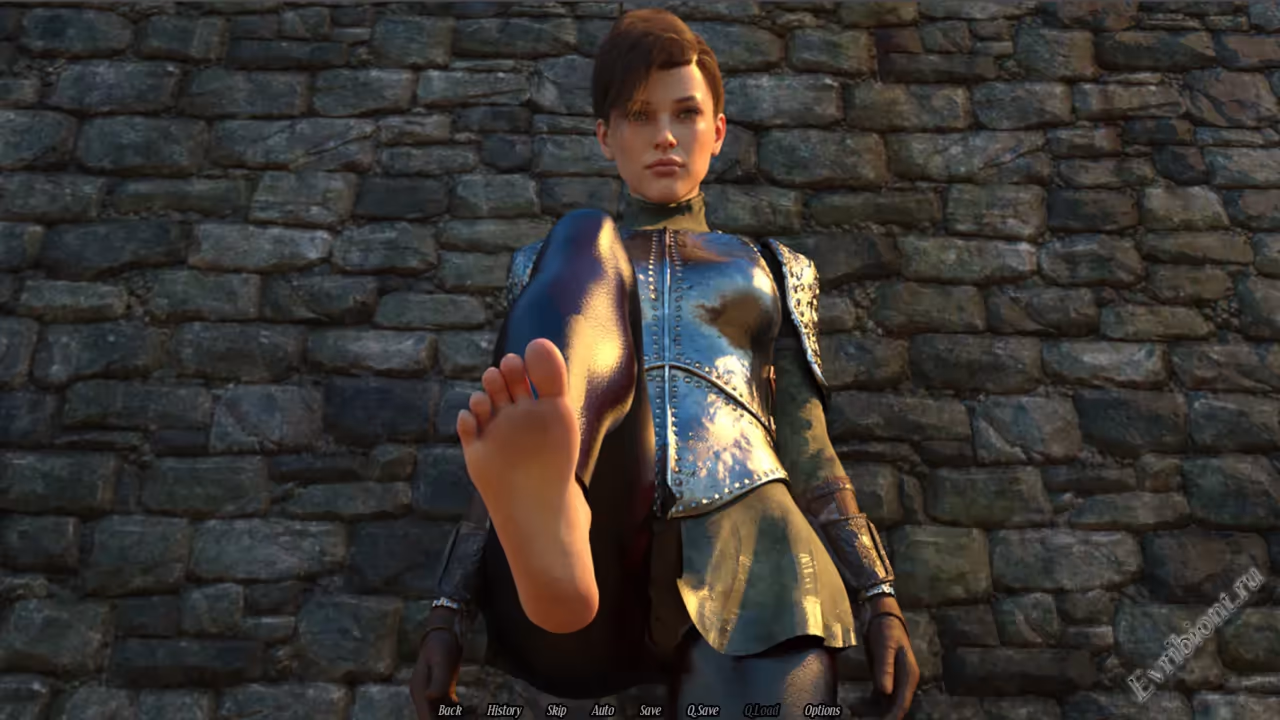Screen dimensions: 1280x720
Task: Toggle Auto-advance mode
Action: (603, 710)
